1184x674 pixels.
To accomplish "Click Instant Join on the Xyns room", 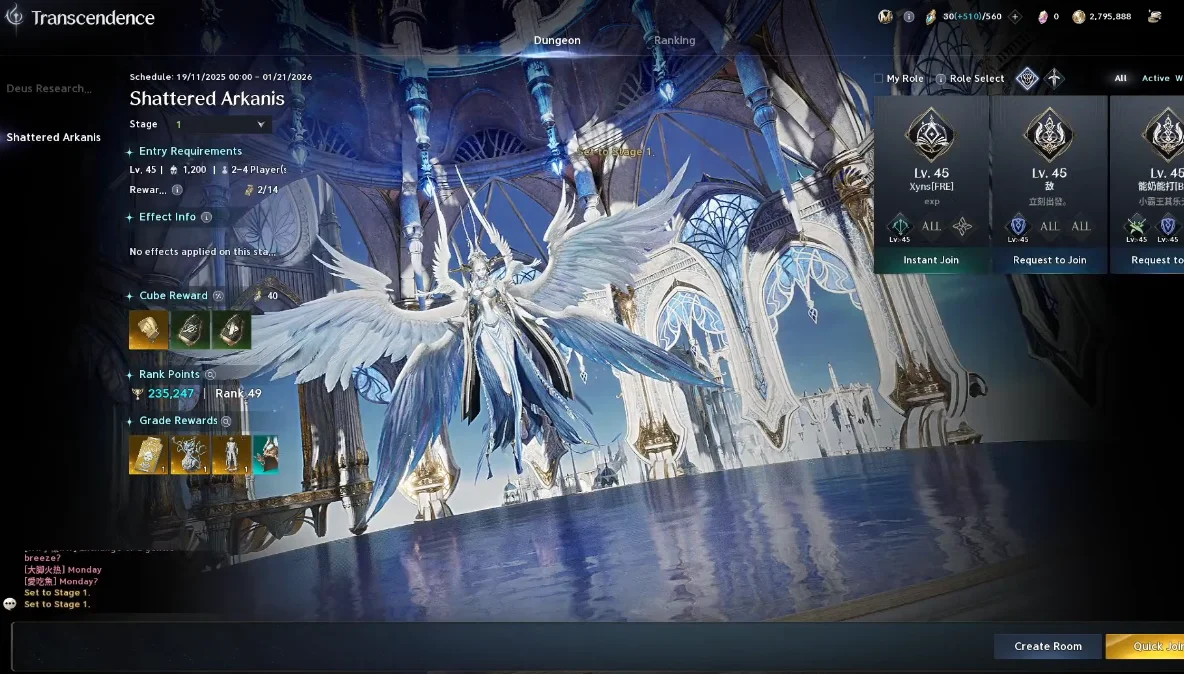I will 931,260.
